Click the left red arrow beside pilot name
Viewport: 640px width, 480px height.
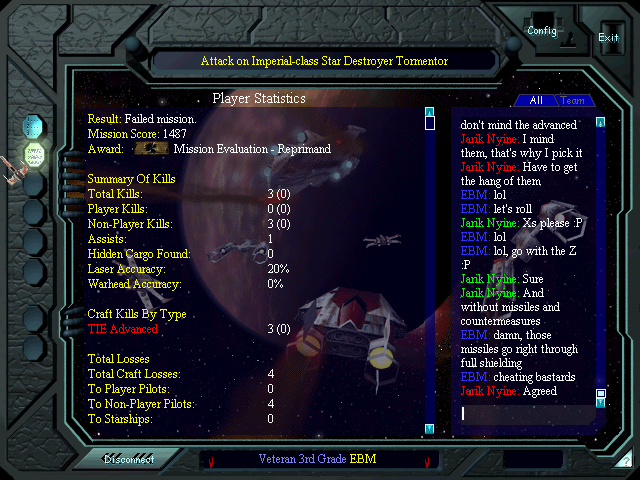(211, 461)
